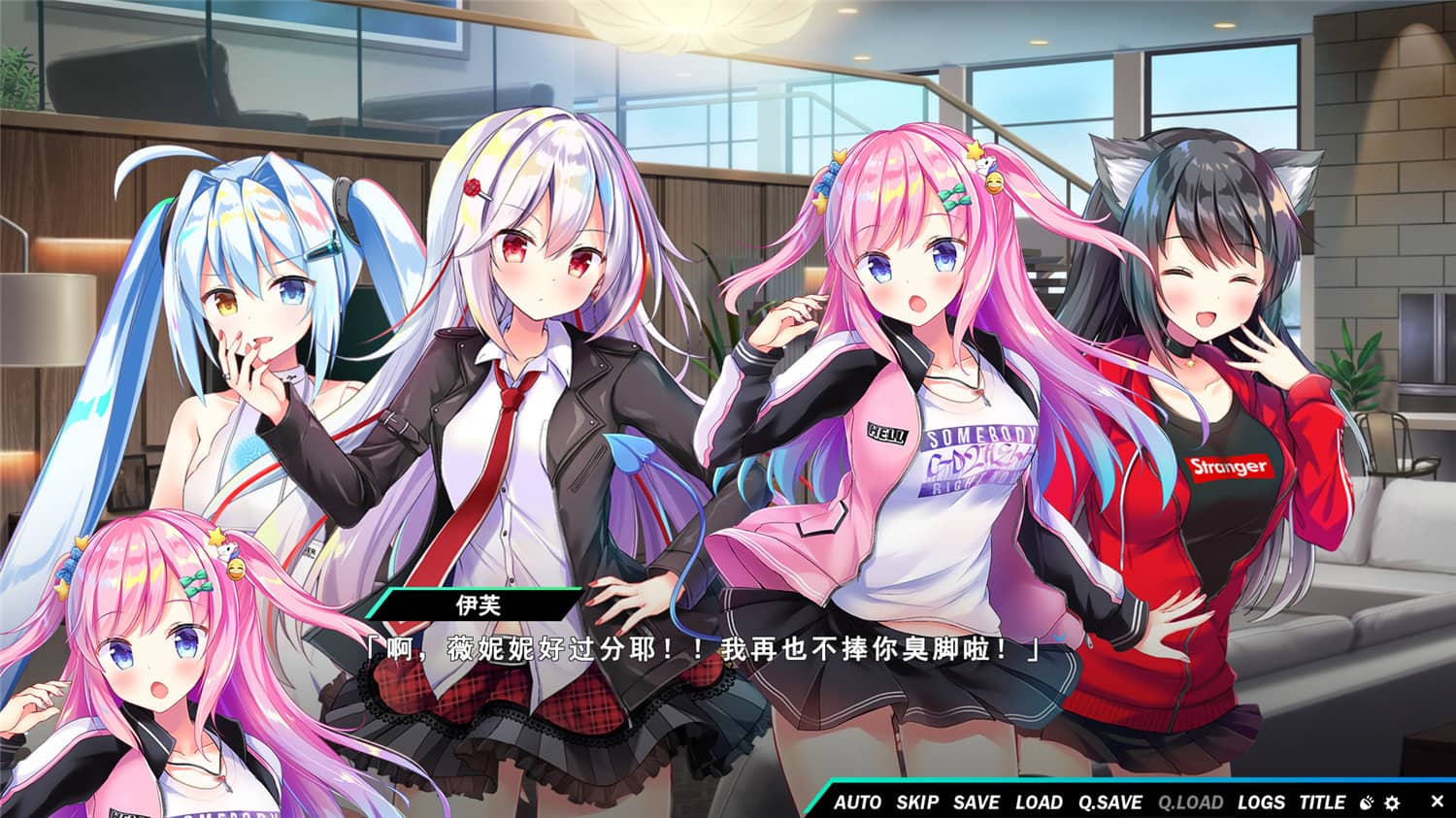Toggle AUTO text playback mode

tap(858, 802)
